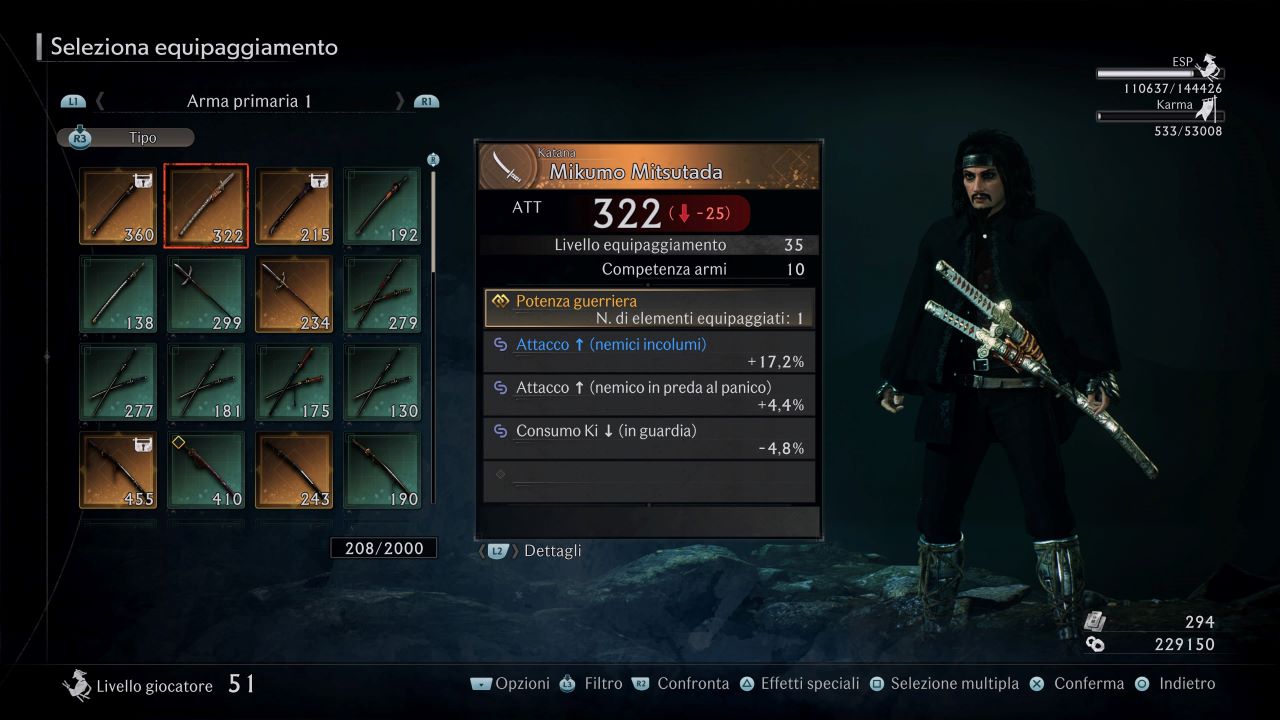Image resolution: width=1280 pixels, height=720 pixels.
Task: Click the talisman icon next to 294
Action: pos(1093,619)
